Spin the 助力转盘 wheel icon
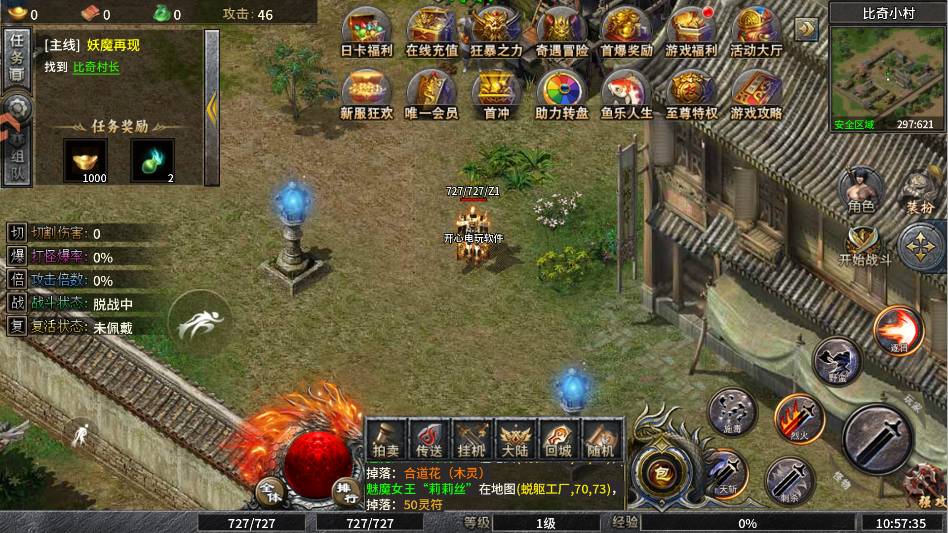 [562, 93]
